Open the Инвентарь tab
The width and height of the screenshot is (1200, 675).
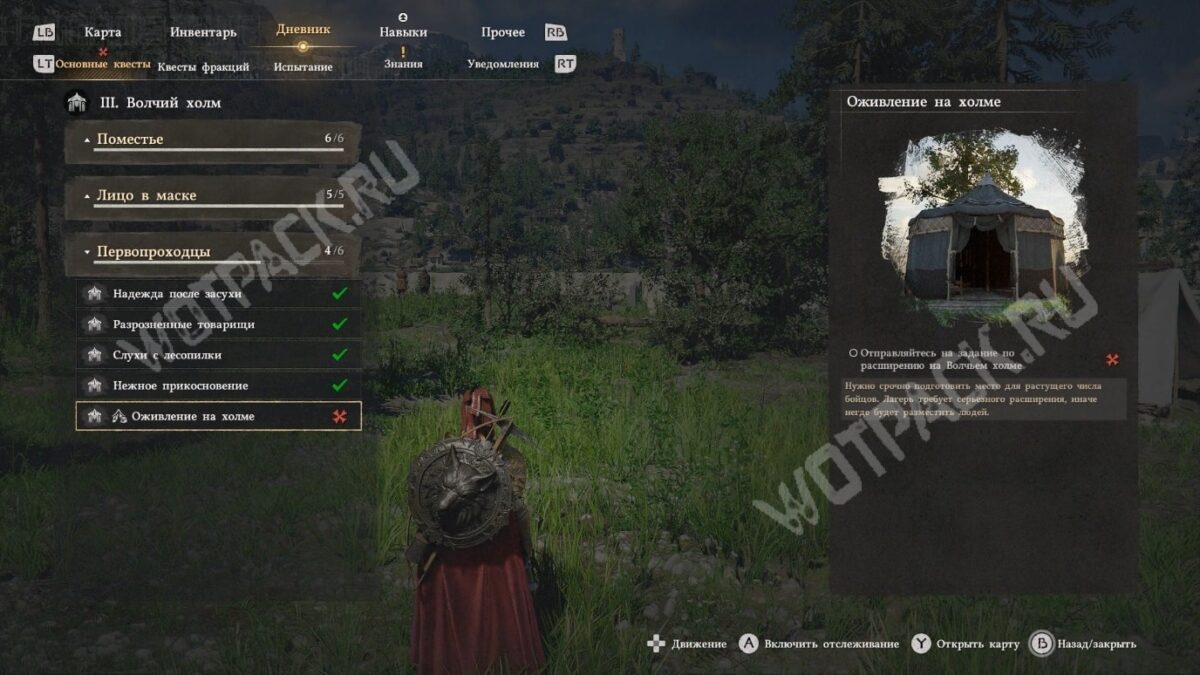pos(203,32)
